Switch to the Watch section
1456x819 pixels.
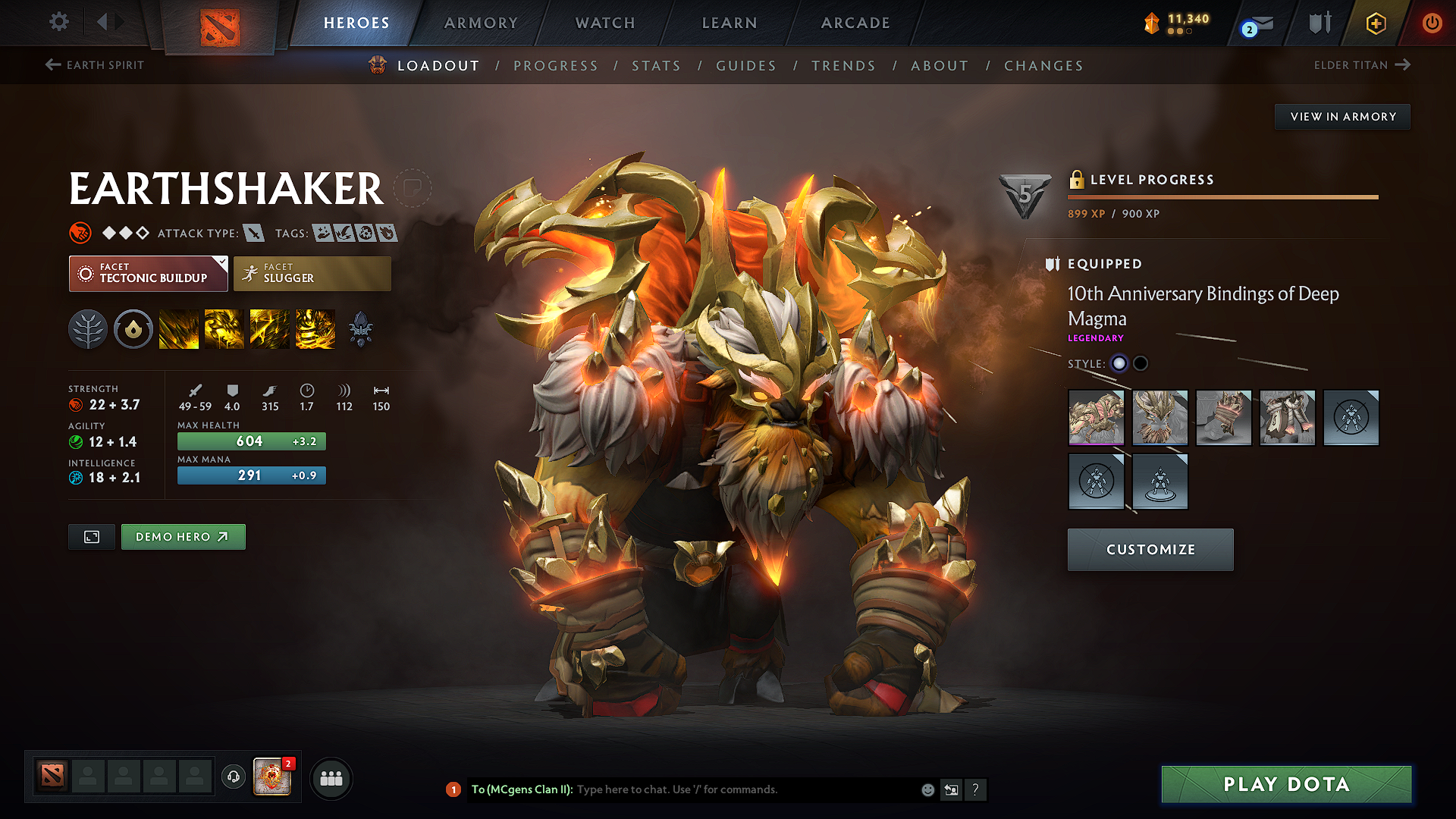point(605,23)
